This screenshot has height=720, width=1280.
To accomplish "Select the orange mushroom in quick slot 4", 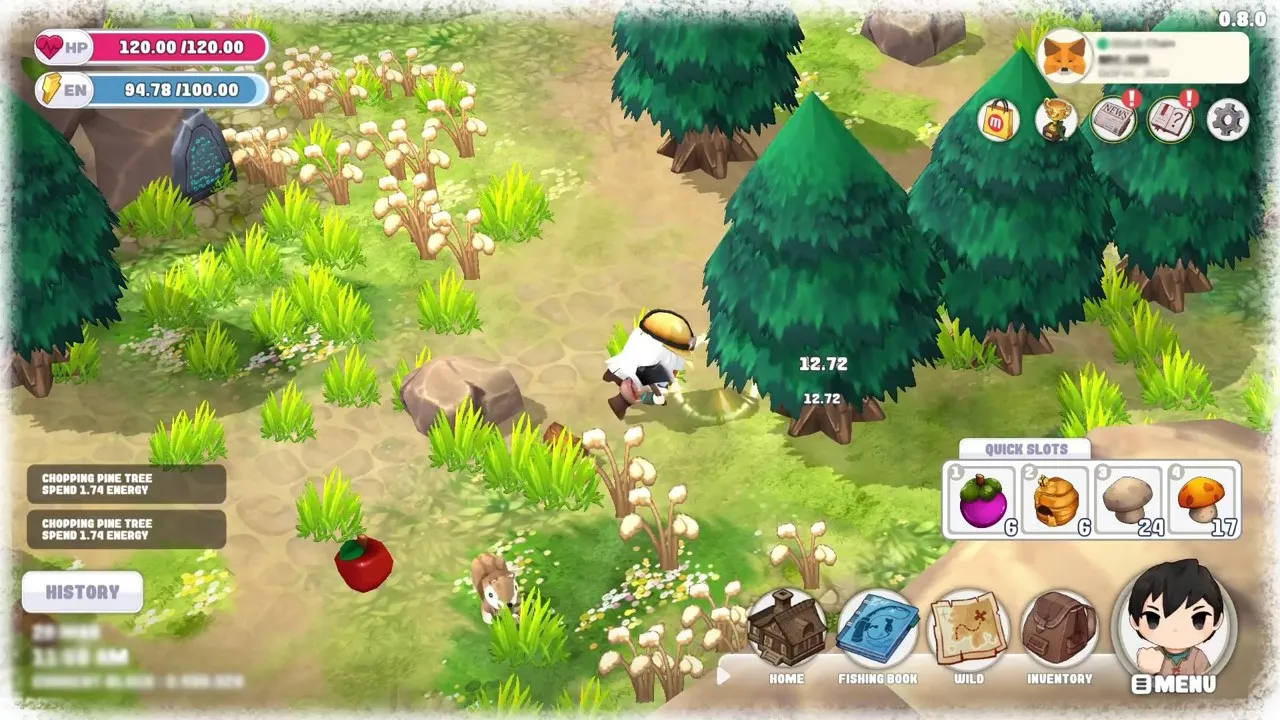I will tap(1203, 500).
